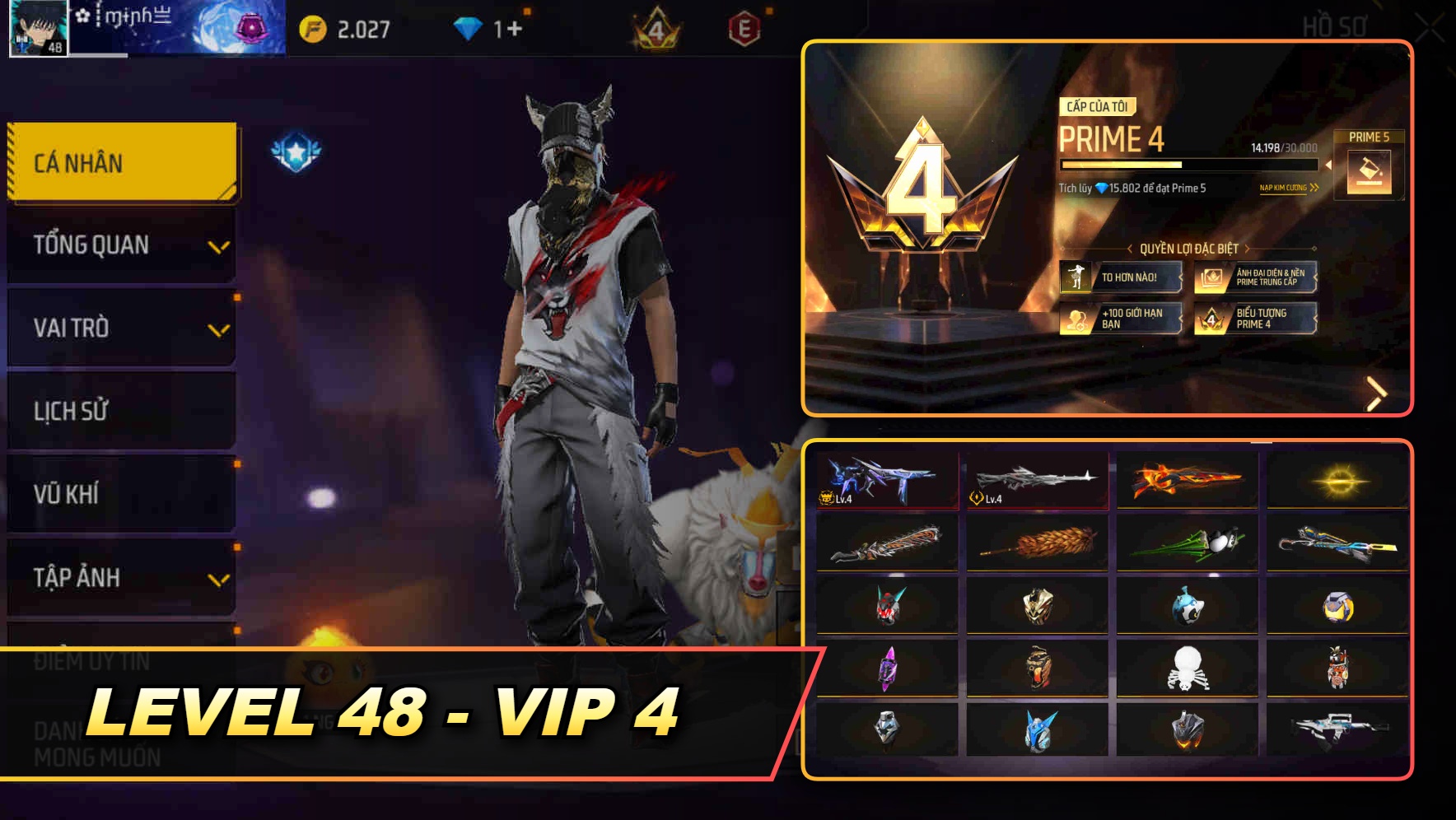Expand the Tổng Quan section
The image size is (1456, 820).
(120, 244)
